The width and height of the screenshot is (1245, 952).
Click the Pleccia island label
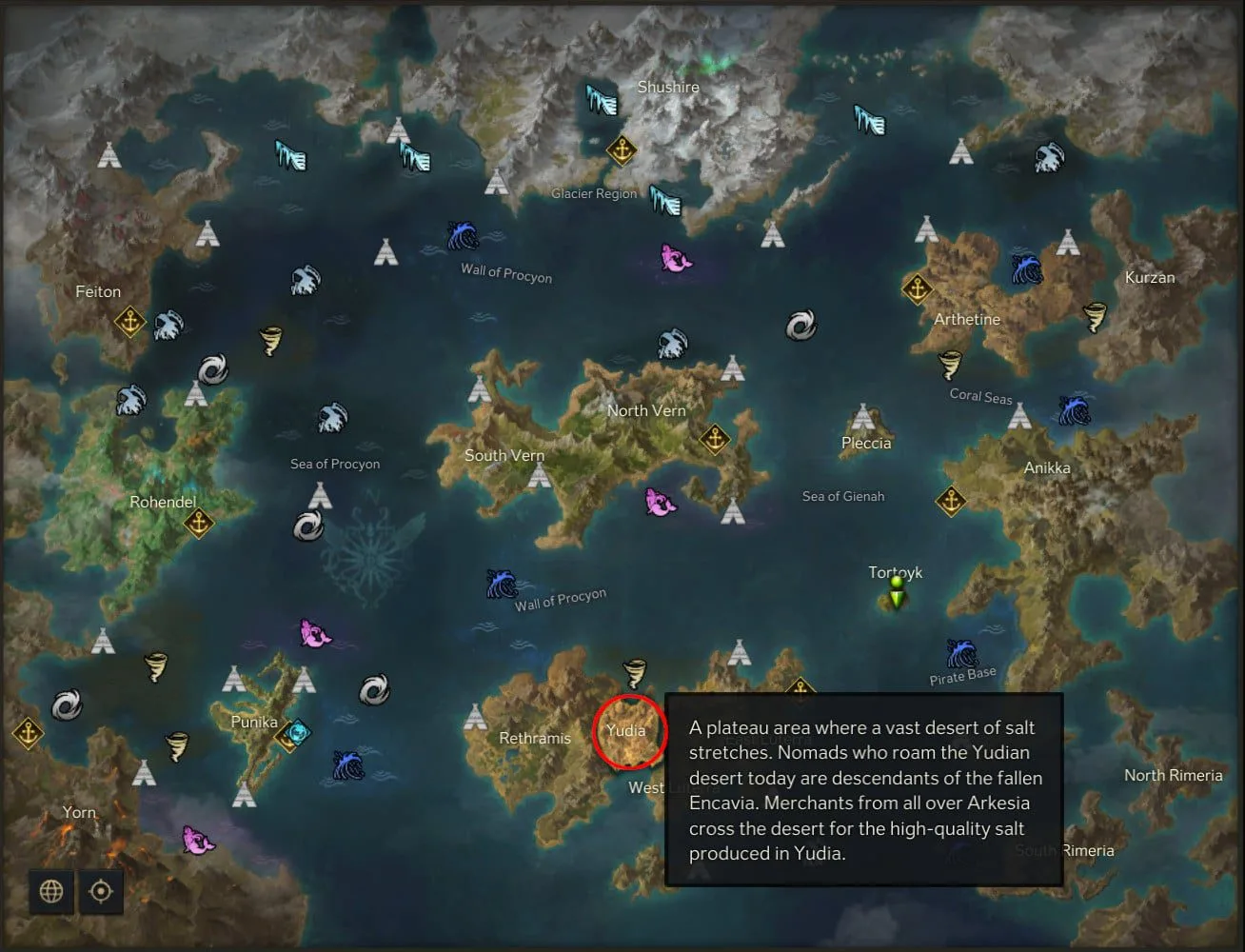(866, 444)
